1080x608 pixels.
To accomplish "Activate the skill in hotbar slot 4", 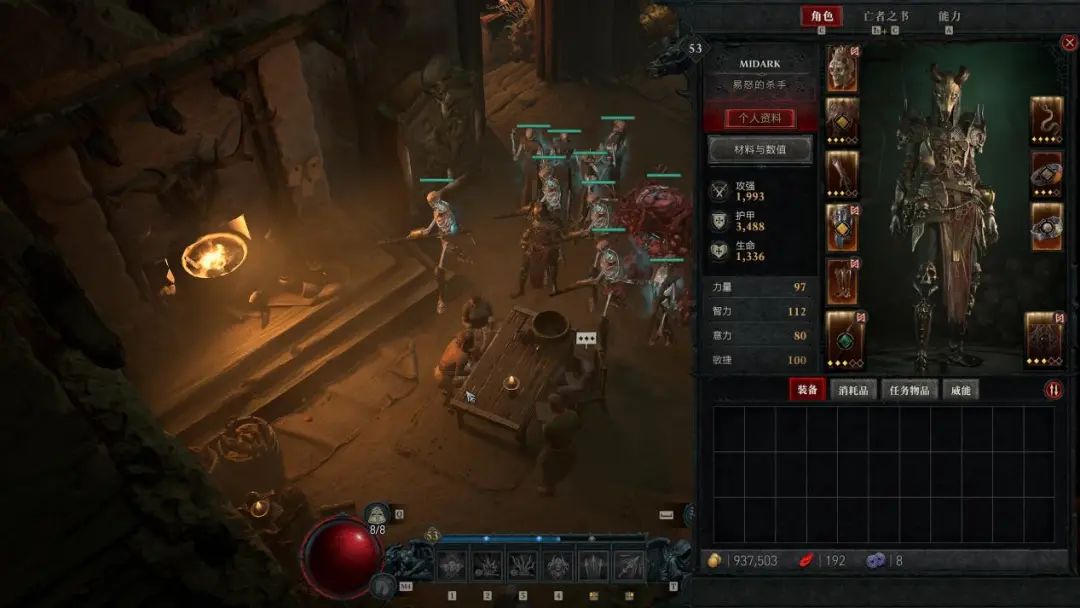I will tap(558, 565).
